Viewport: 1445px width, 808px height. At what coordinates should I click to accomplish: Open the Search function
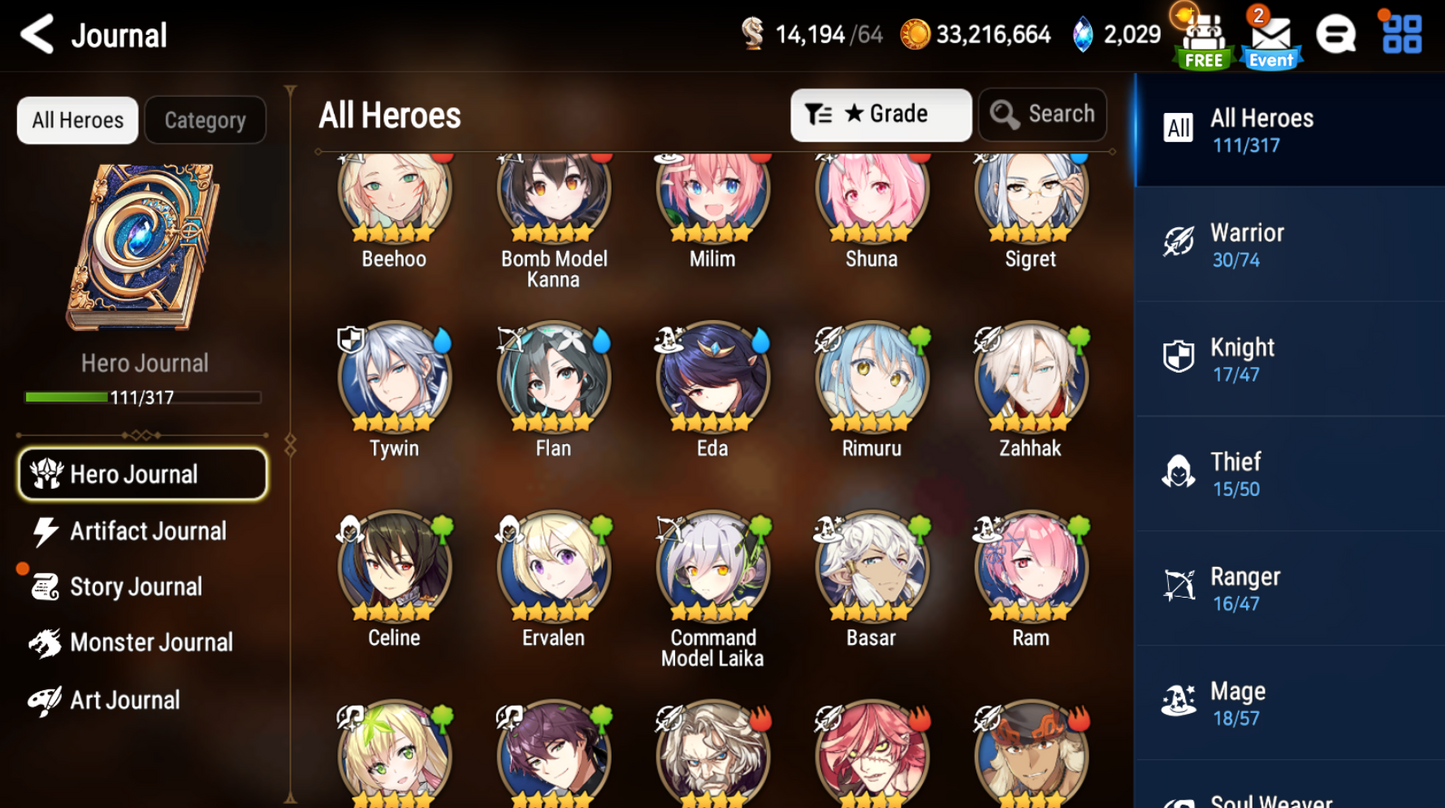pyautogui.click(x=1042, y=114)
